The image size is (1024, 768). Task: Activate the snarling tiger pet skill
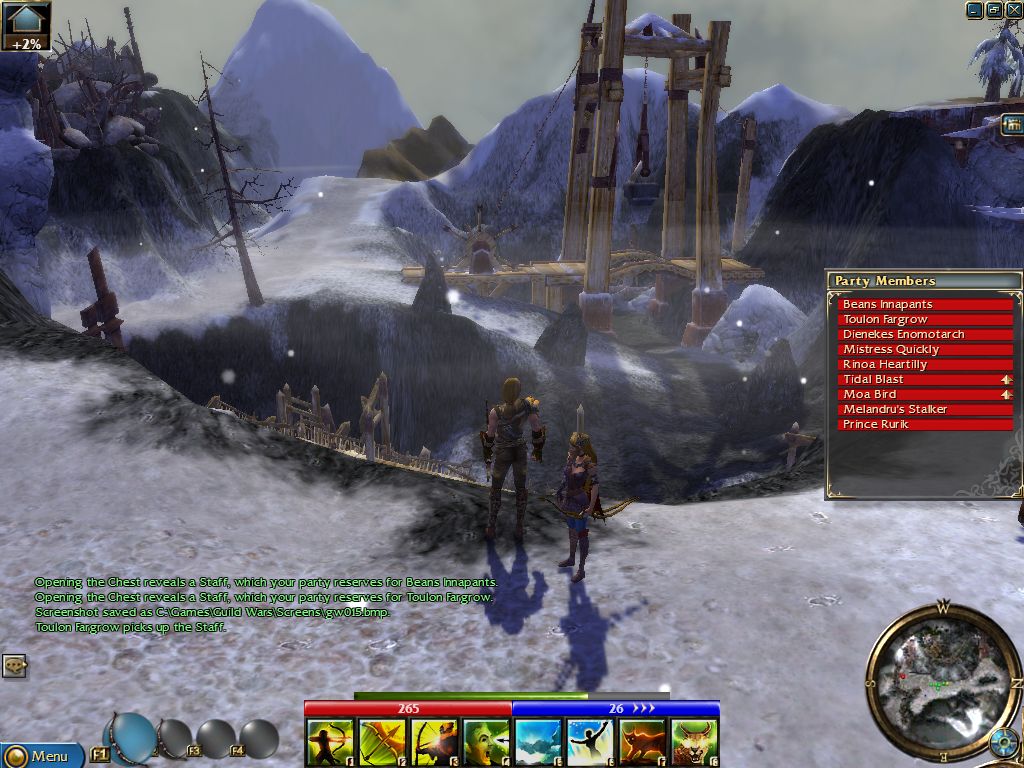(694, 743)
